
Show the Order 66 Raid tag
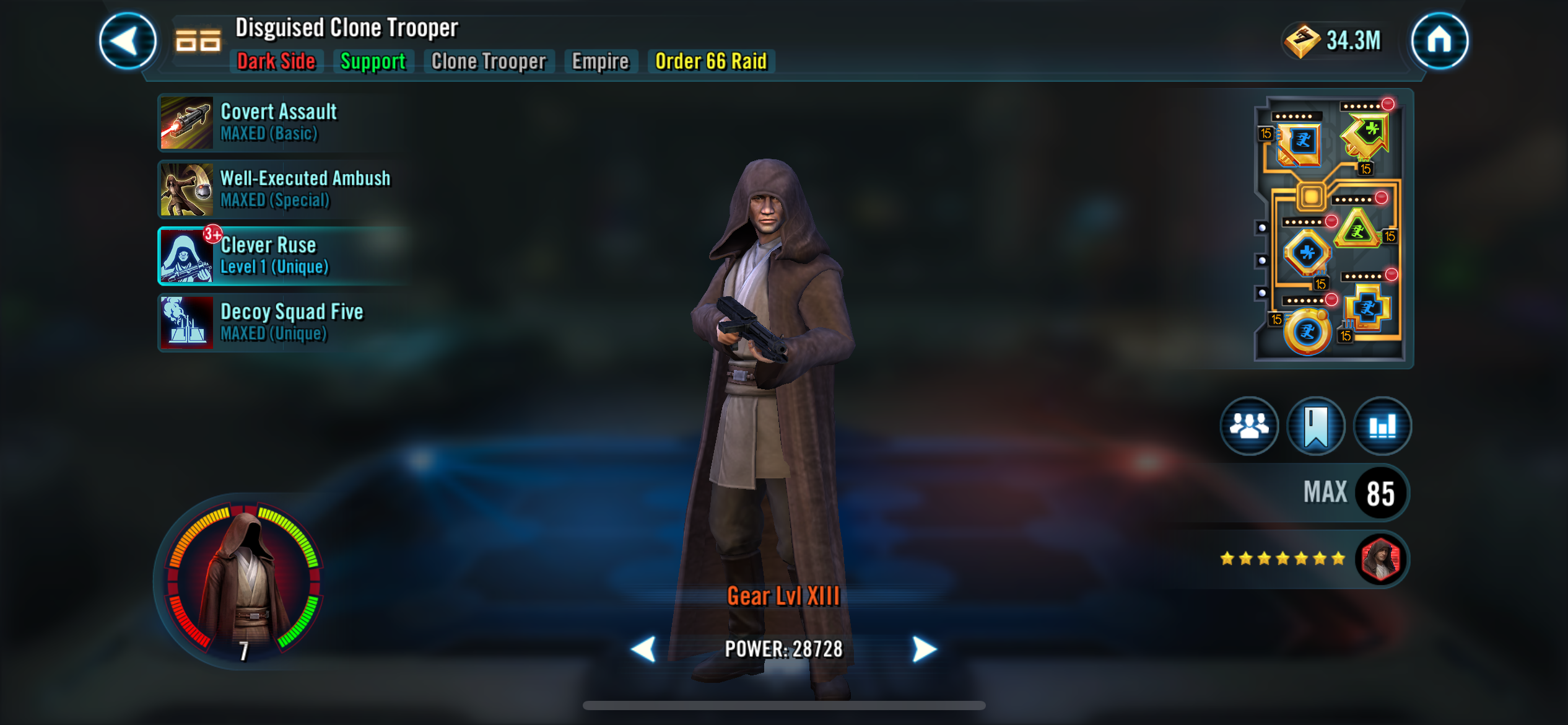click(711, 61)
